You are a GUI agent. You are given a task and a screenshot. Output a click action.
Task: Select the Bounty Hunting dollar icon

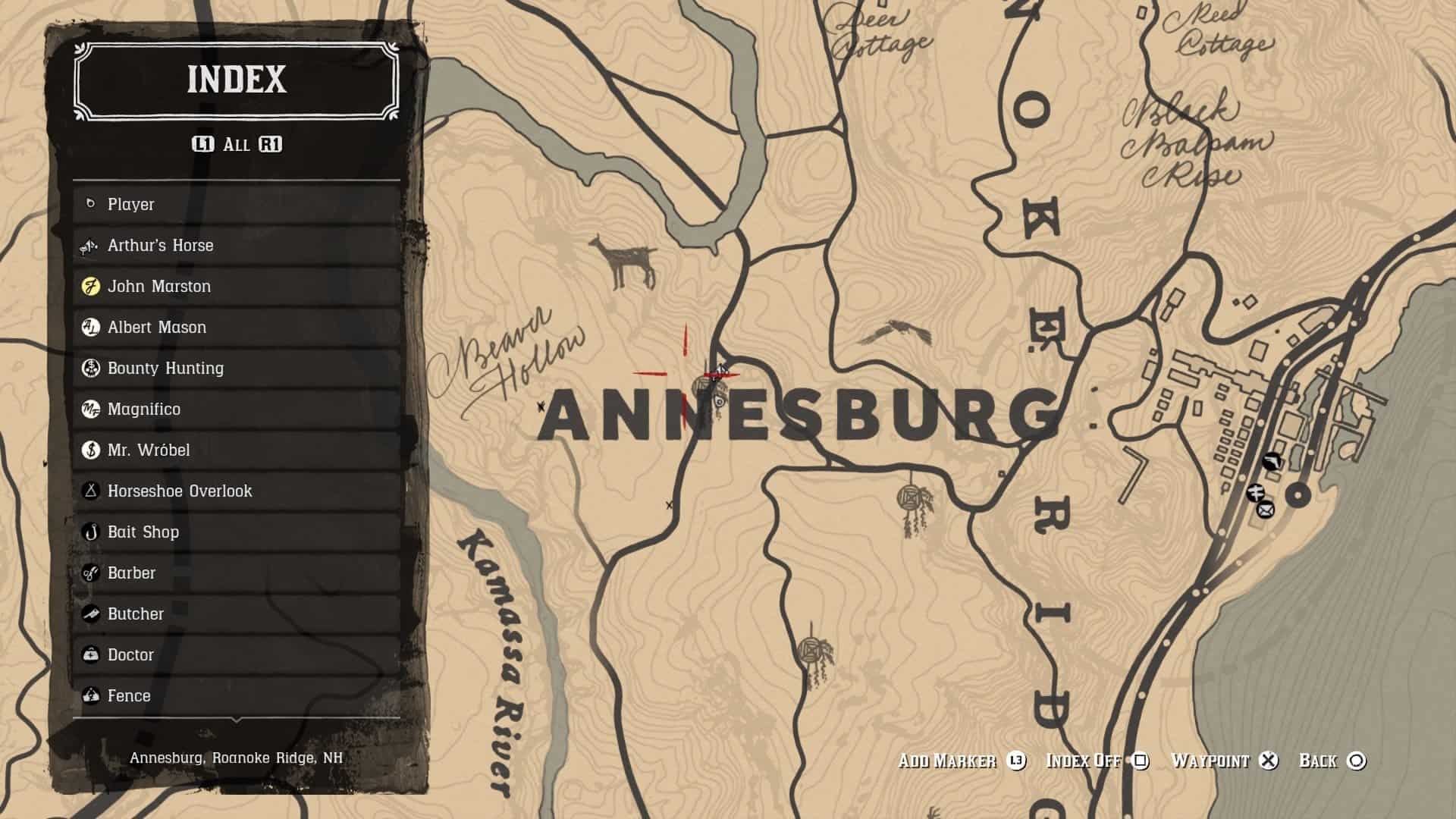click(x=89, y=368)
